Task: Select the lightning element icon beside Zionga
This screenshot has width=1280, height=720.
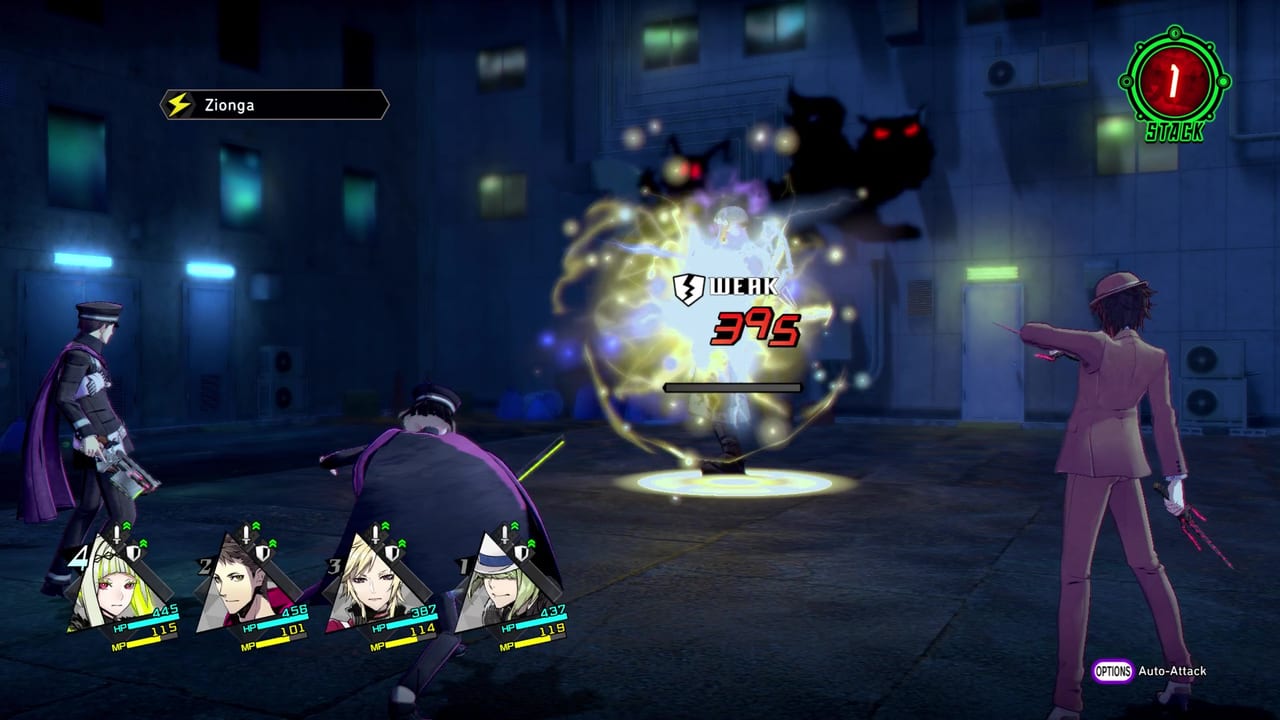Action: coord(179,104)
